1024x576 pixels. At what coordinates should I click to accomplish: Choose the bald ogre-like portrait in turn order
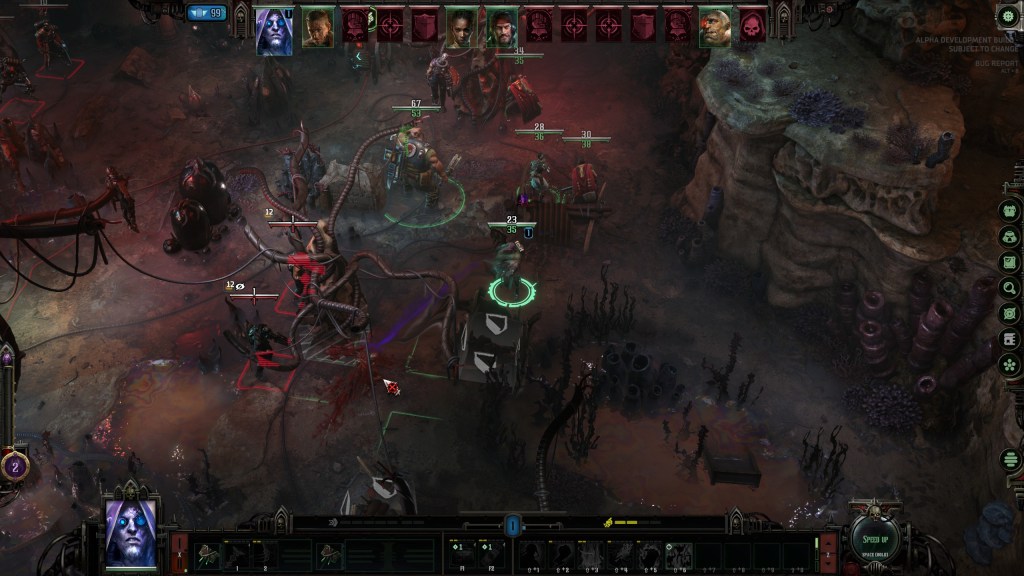point(714,26)
